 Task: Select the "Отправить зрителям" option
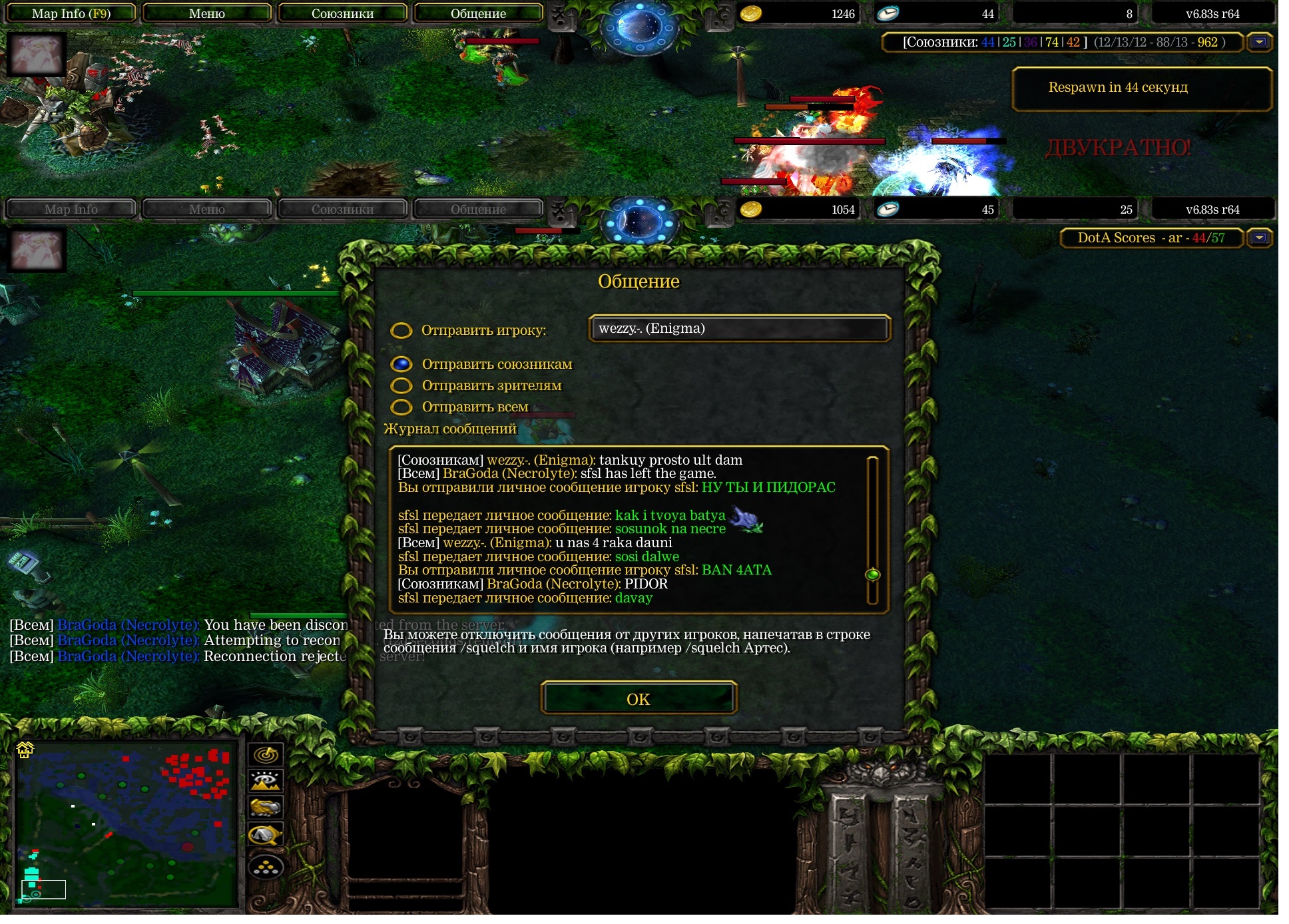tap(401, 385)
